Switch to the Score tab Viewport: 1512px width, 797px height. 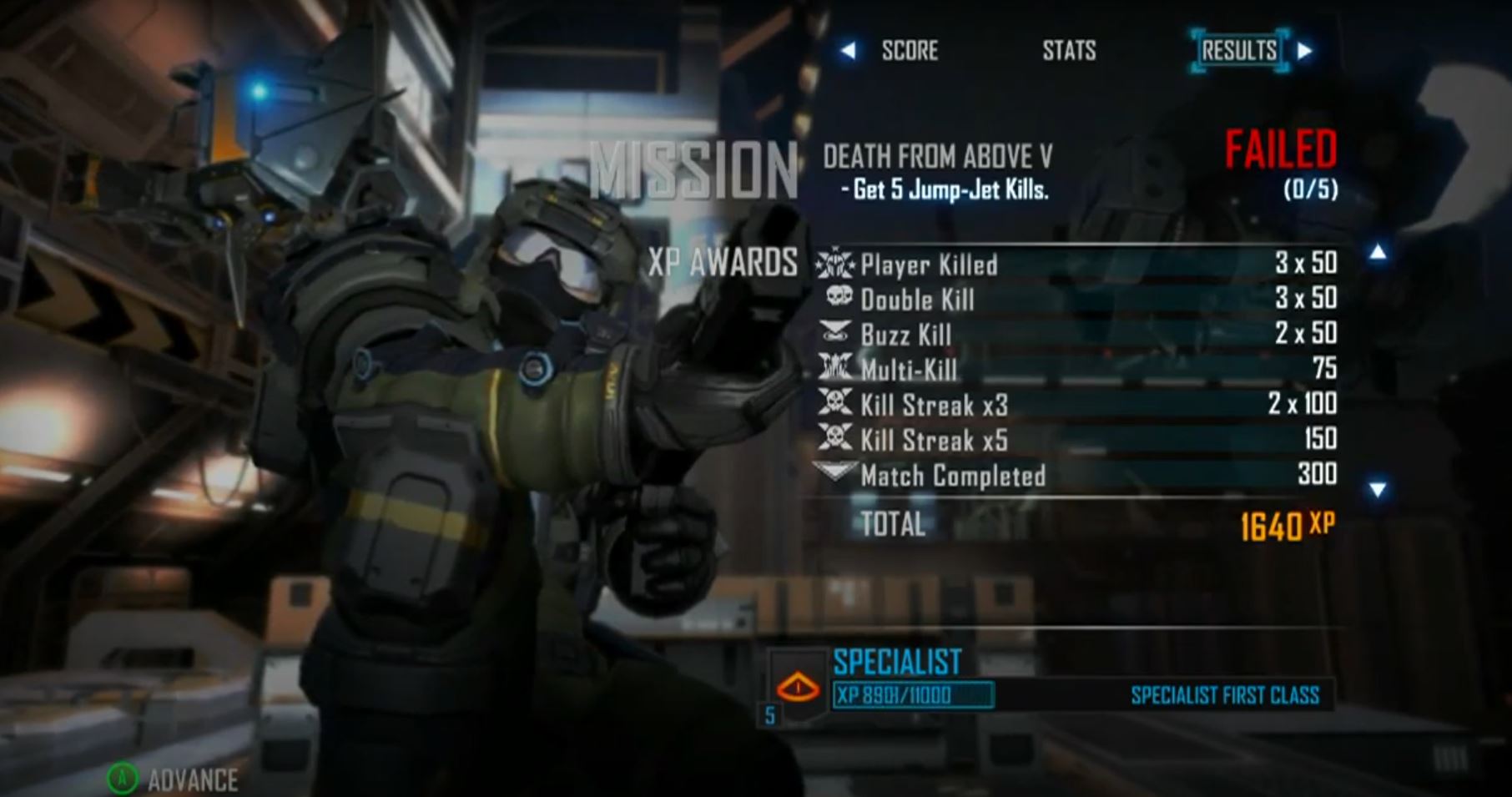pyautogui.click(x=910, y=51)
